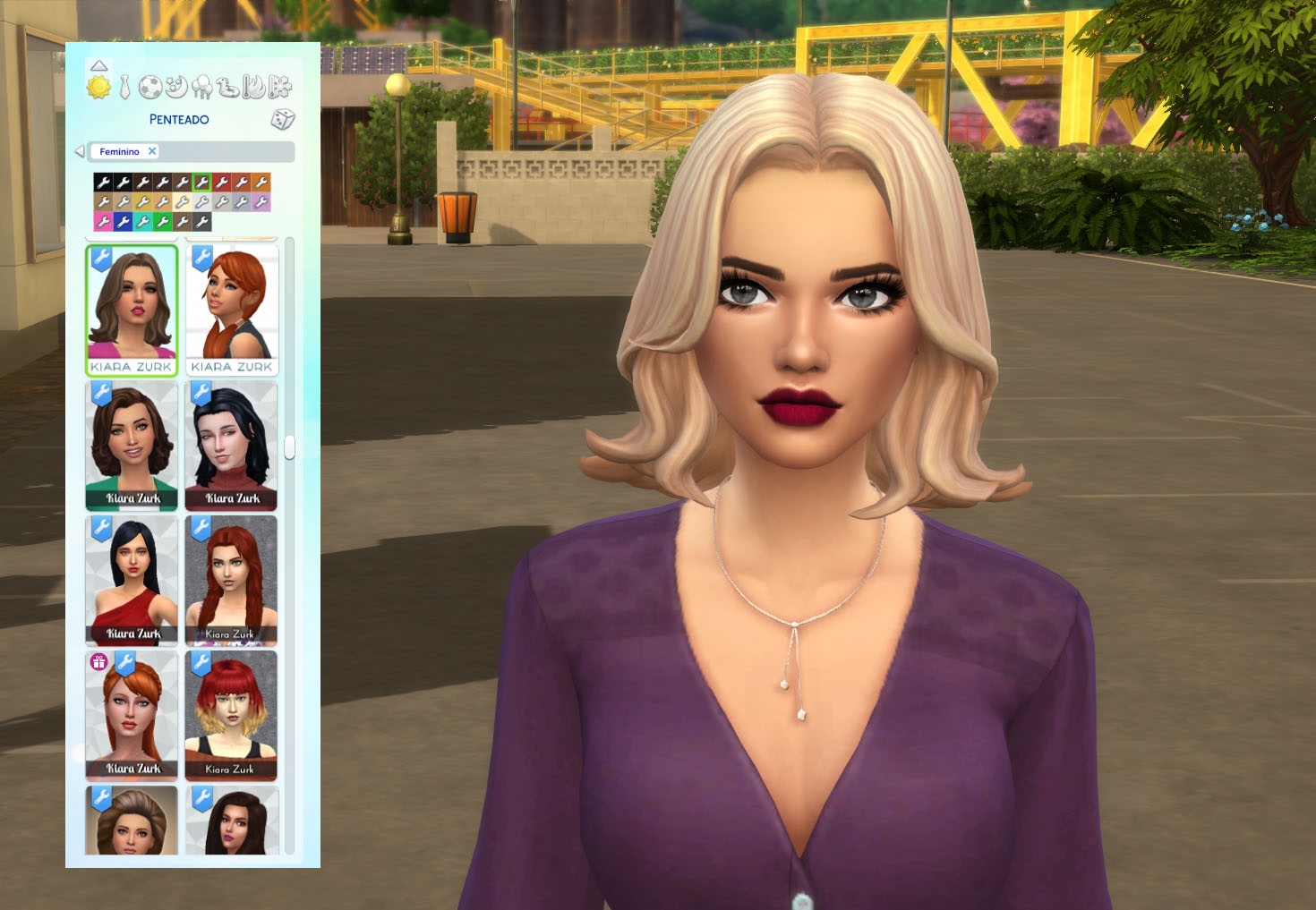Select the currently highlighted brown hairstyle
1316x910 pixels.
coord(134,309)
